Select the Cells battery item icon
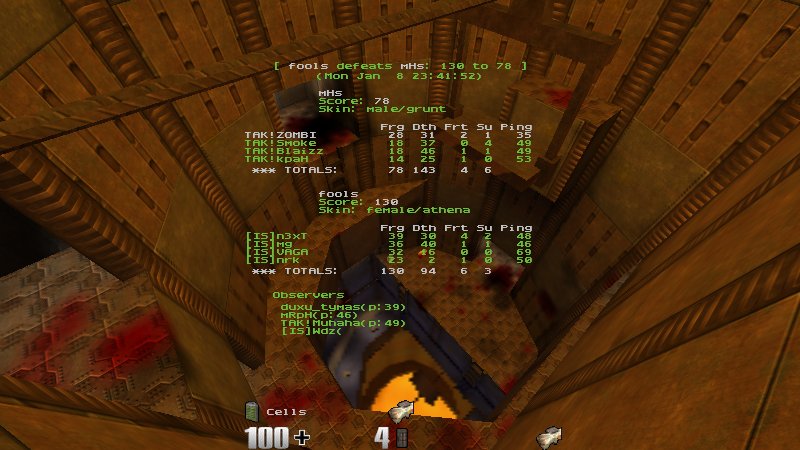This screenshot has height=450, width=800. pos(252,411)
